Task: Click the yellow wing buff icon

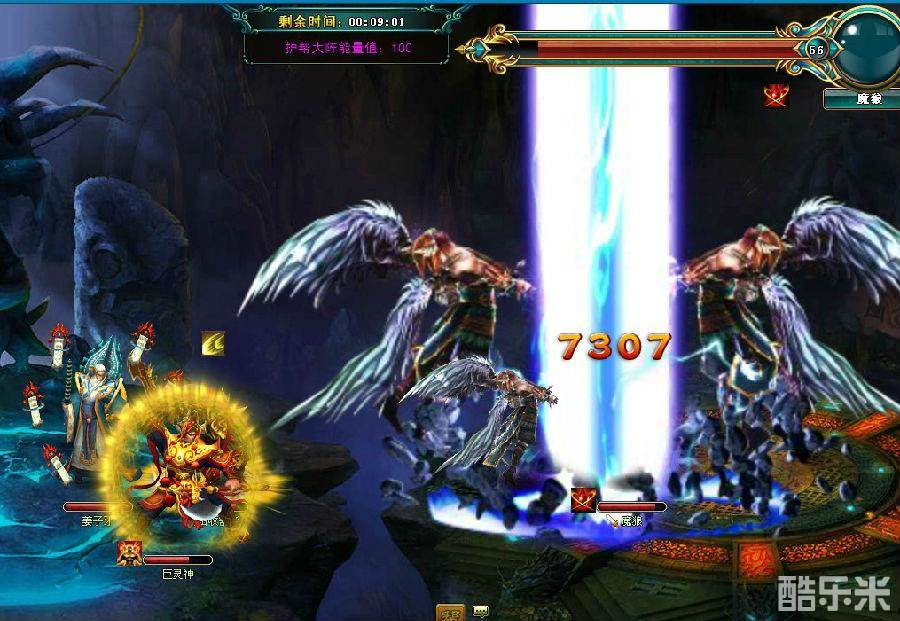Action: coord(213,343)
